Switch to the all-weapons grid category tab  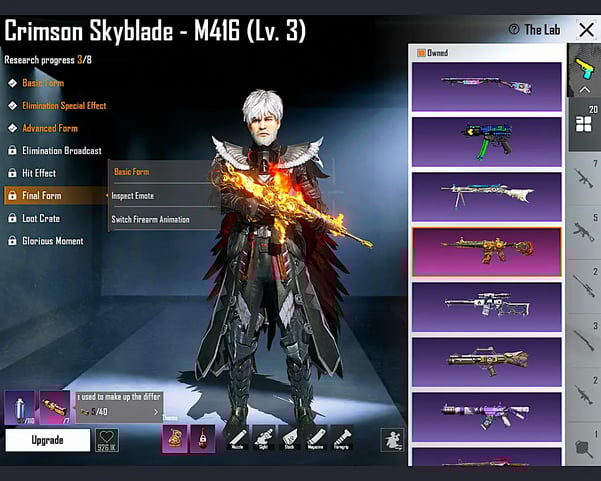pyautogui.click(x=584, y=124)
